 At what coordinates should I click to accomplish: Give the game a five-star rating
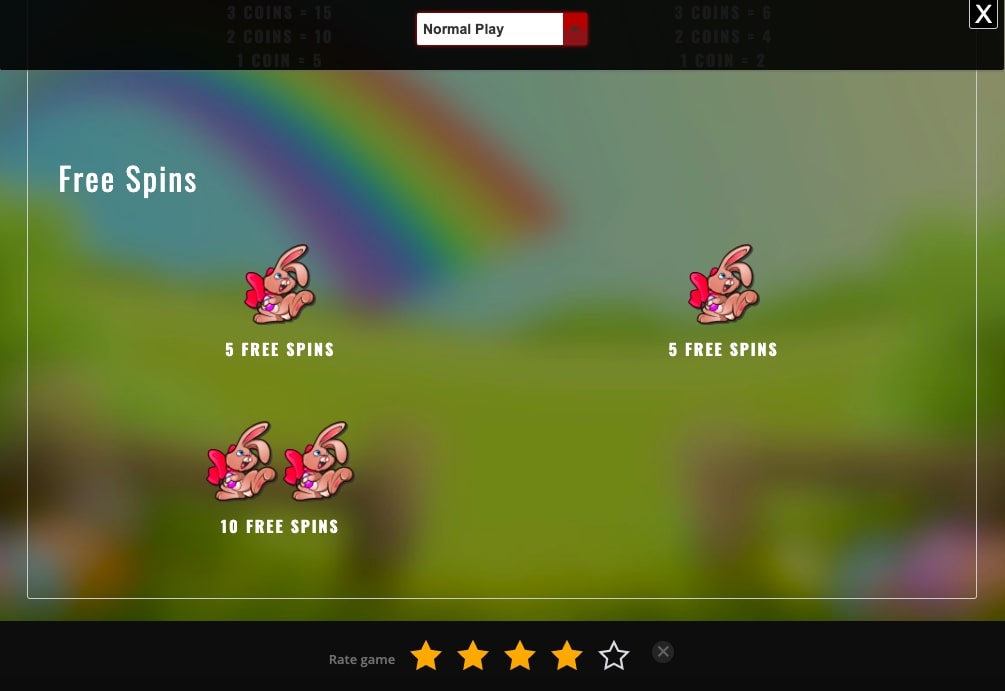click(614, 656)
